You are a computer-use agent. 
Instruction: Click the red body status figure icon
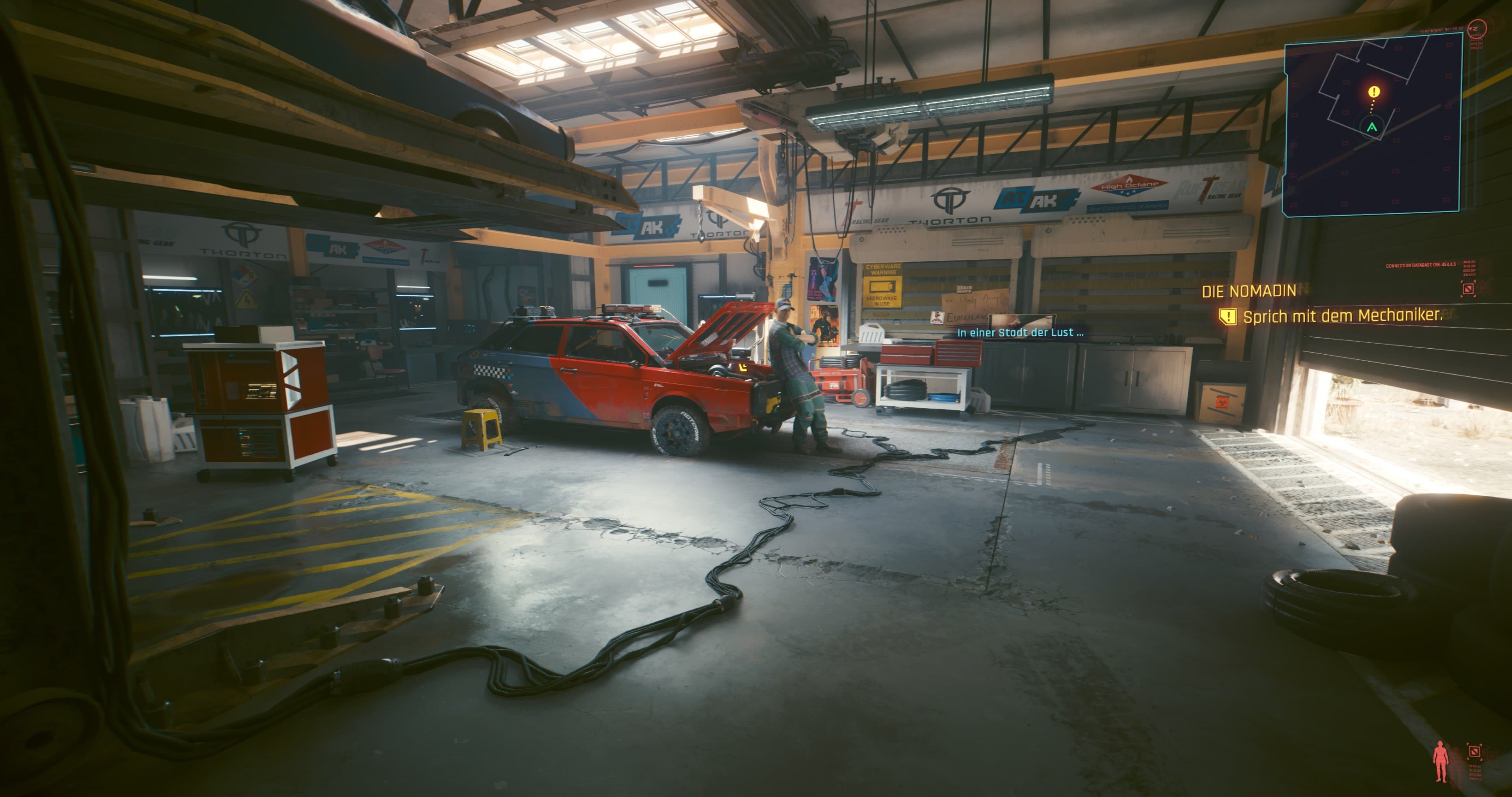coord(1440,762)
